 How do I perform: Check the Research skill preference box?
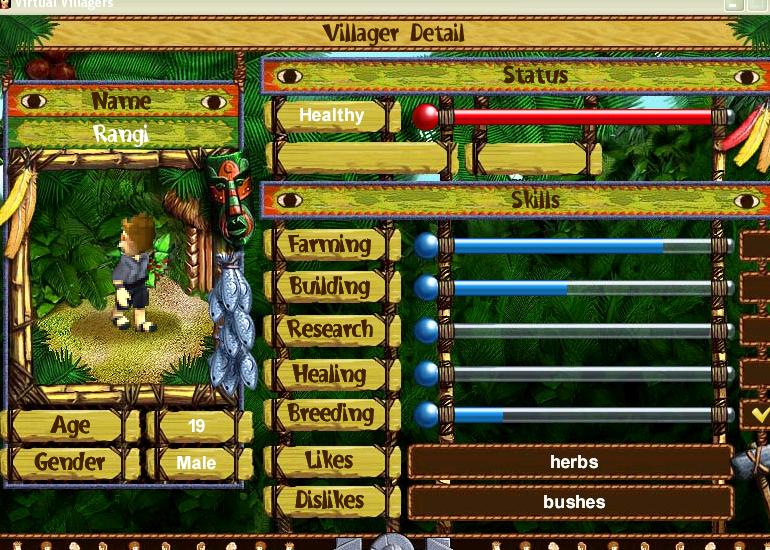pyautogui.click(x=756, y=329)
